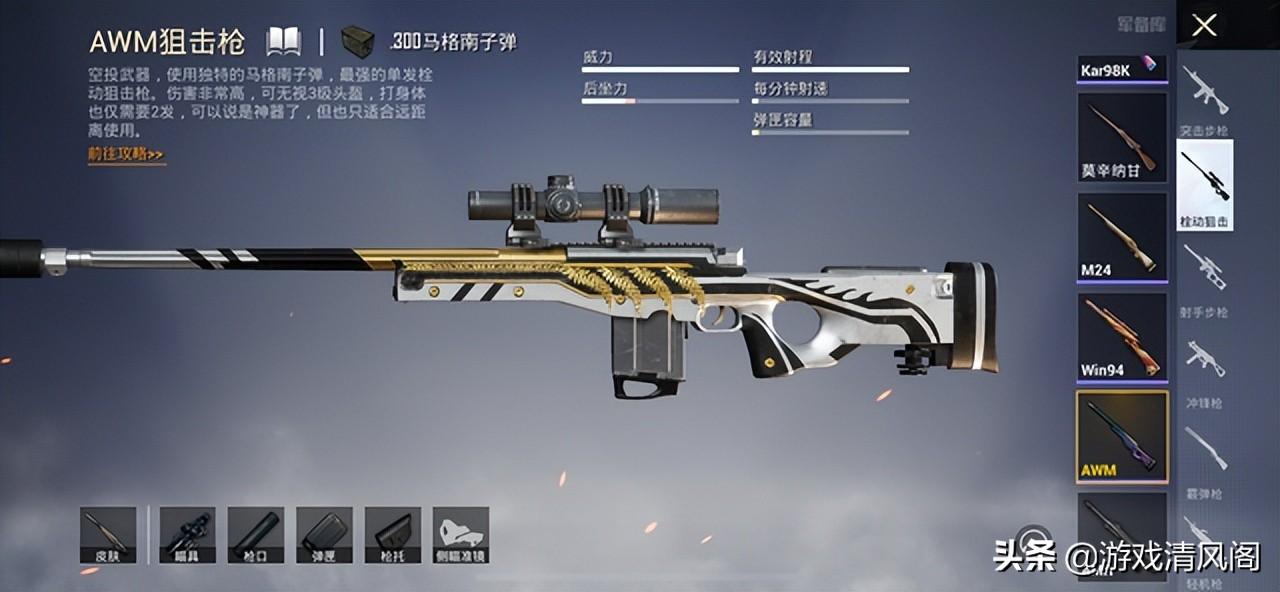This screenshot has width=1280, height=592.
Task: Select the scope (瞄具) attachment slot
Action: (x=187, y=534)
